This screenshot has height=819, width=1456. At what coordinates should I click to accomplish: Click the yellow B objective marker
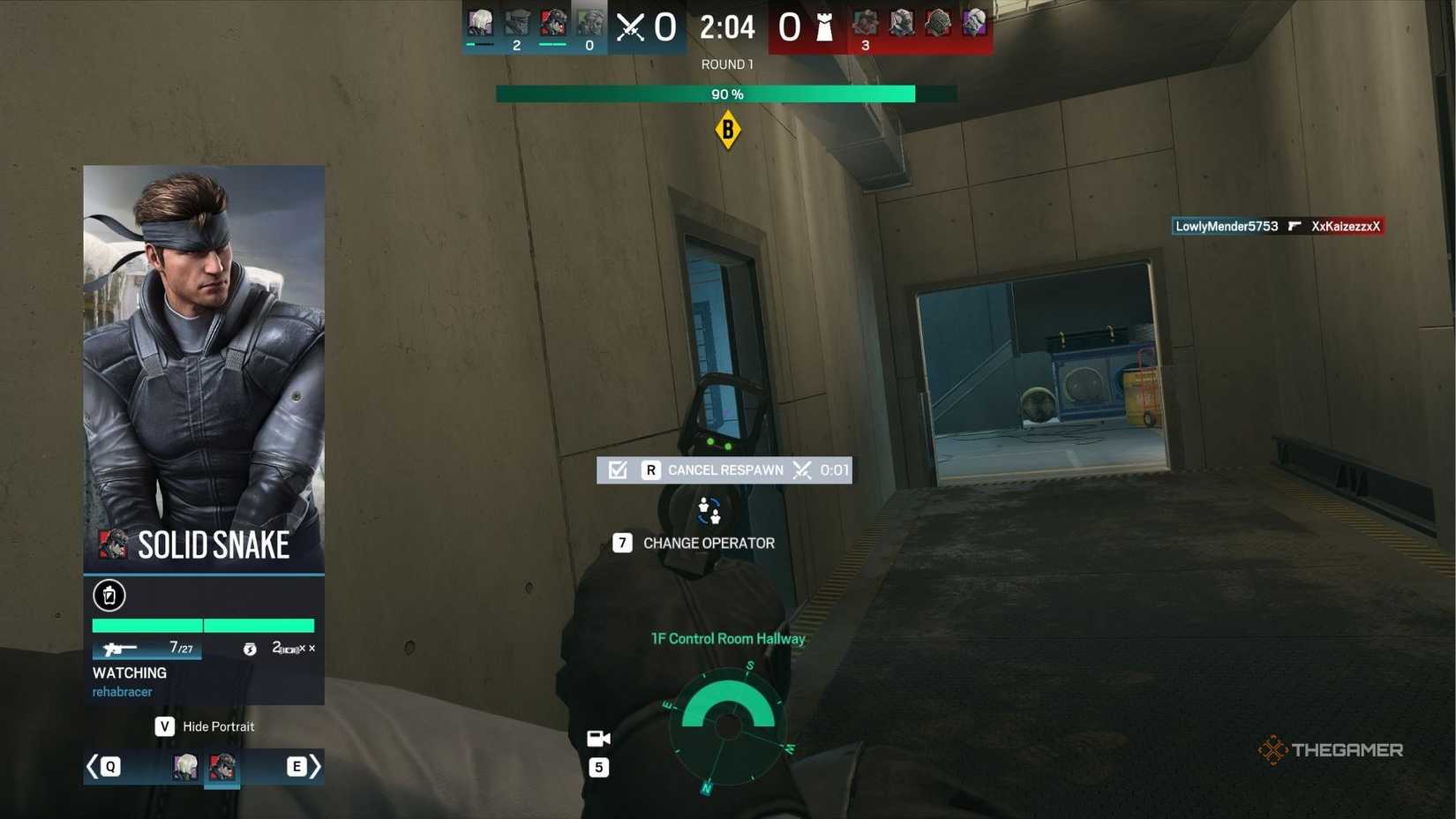[727, 130]
